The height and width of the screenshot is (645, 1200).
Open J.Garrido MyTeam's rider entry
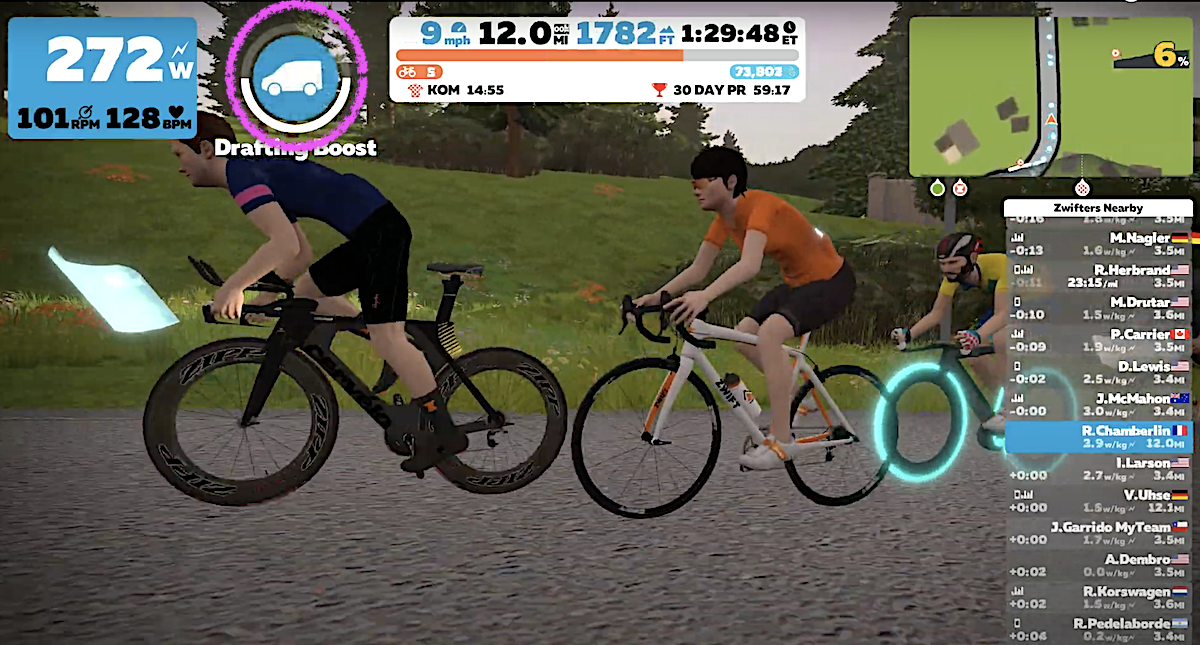click(x=1099, y=533)
